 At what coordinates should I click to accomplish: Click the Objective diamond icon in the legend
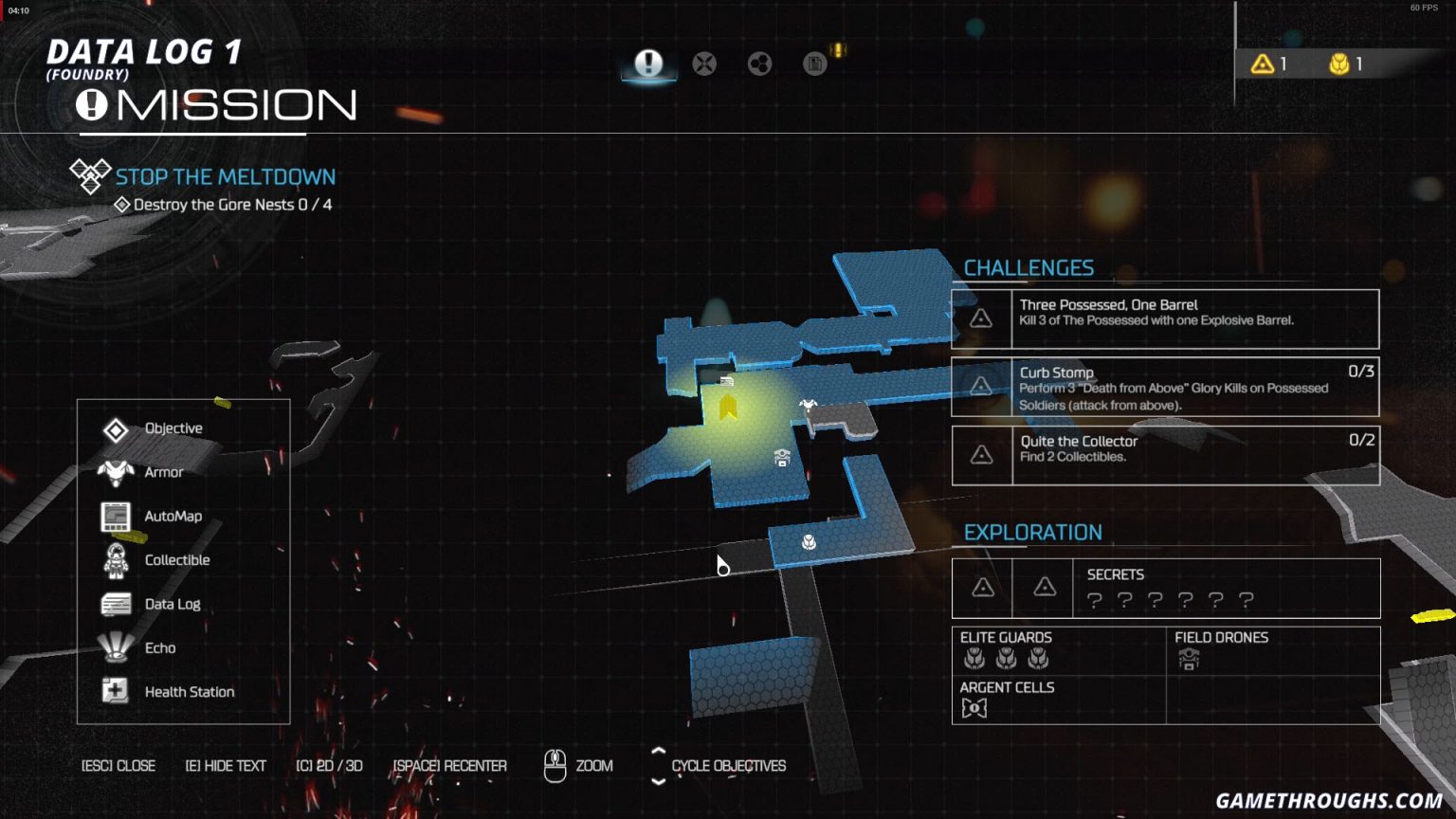[116, 428]
